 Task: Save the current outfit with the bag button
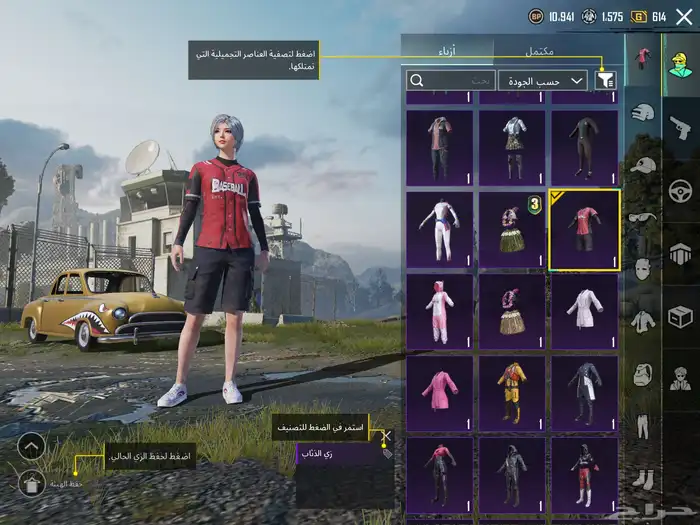coord(31,485)
